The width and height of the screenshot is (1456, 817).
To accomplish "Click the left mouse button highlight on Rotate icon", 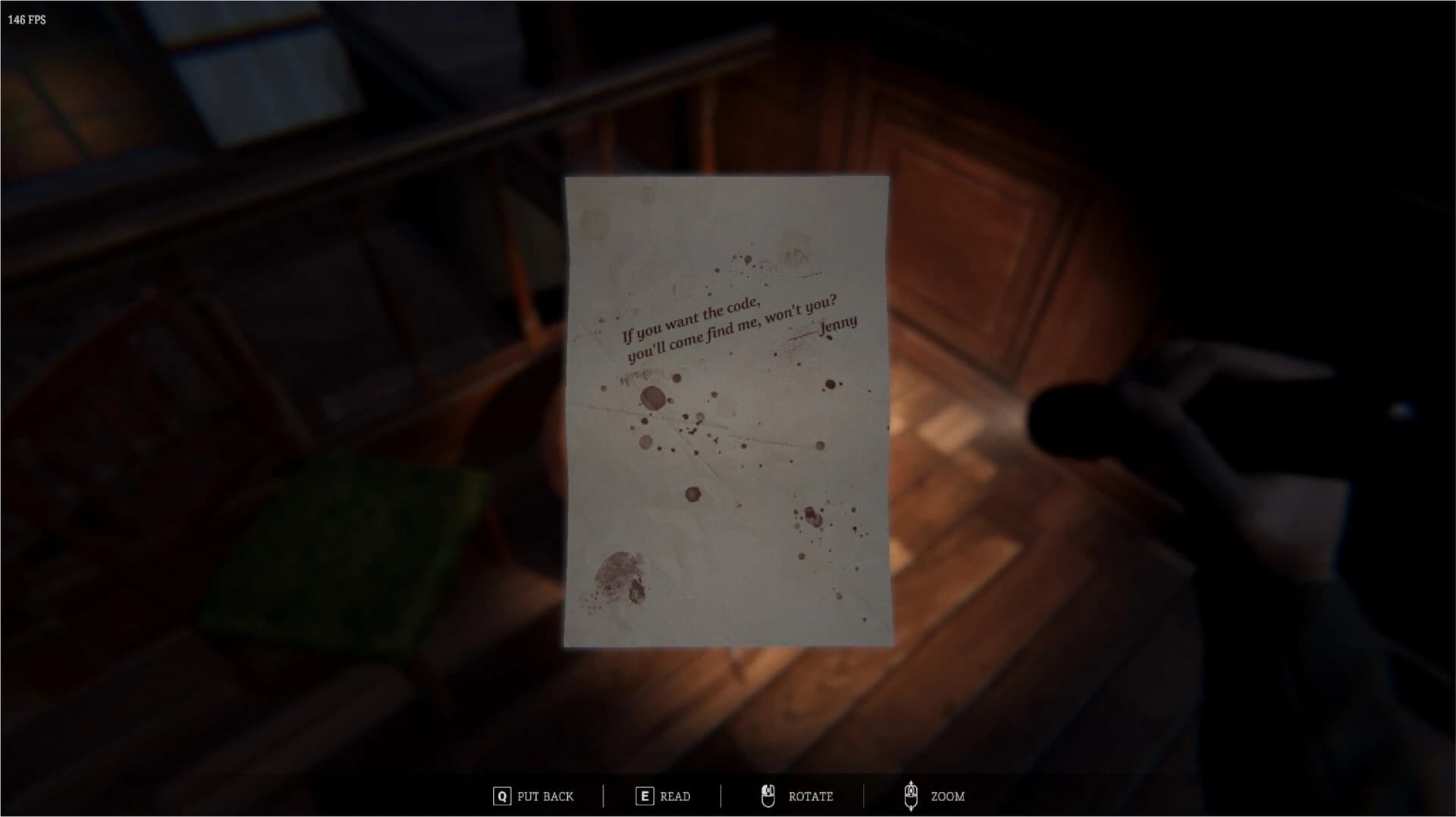I will (764, 790).
